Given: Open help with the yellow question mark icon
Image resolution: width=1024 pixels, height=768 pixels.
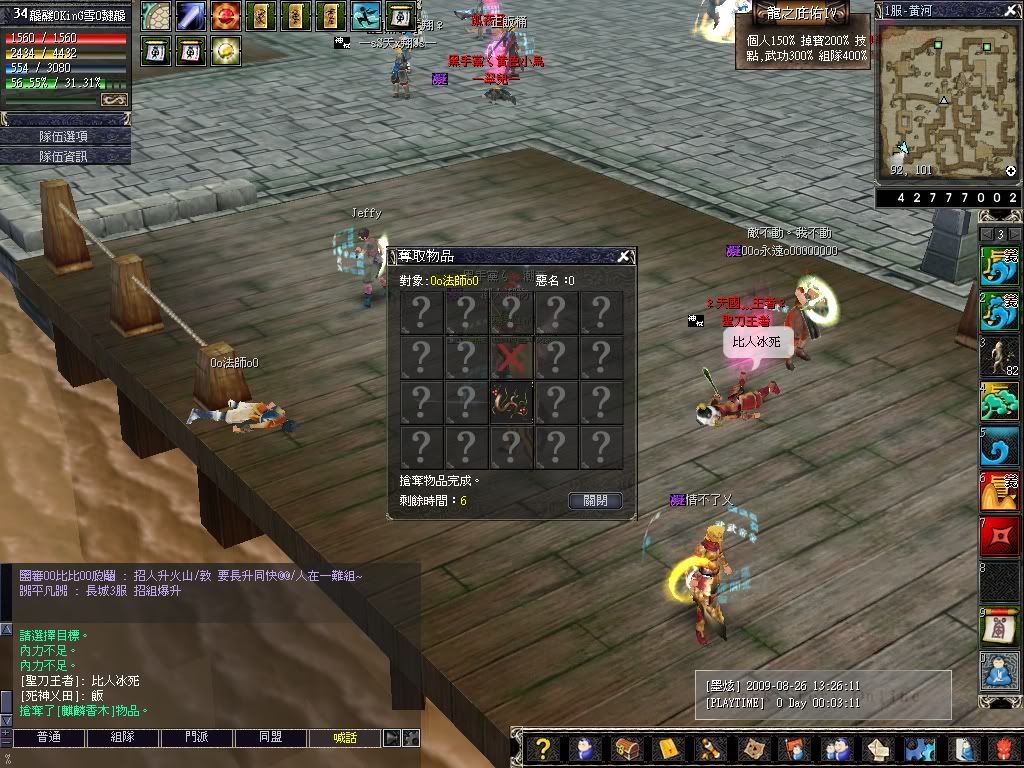Looking at the screenshot, I should coord(543,748).
